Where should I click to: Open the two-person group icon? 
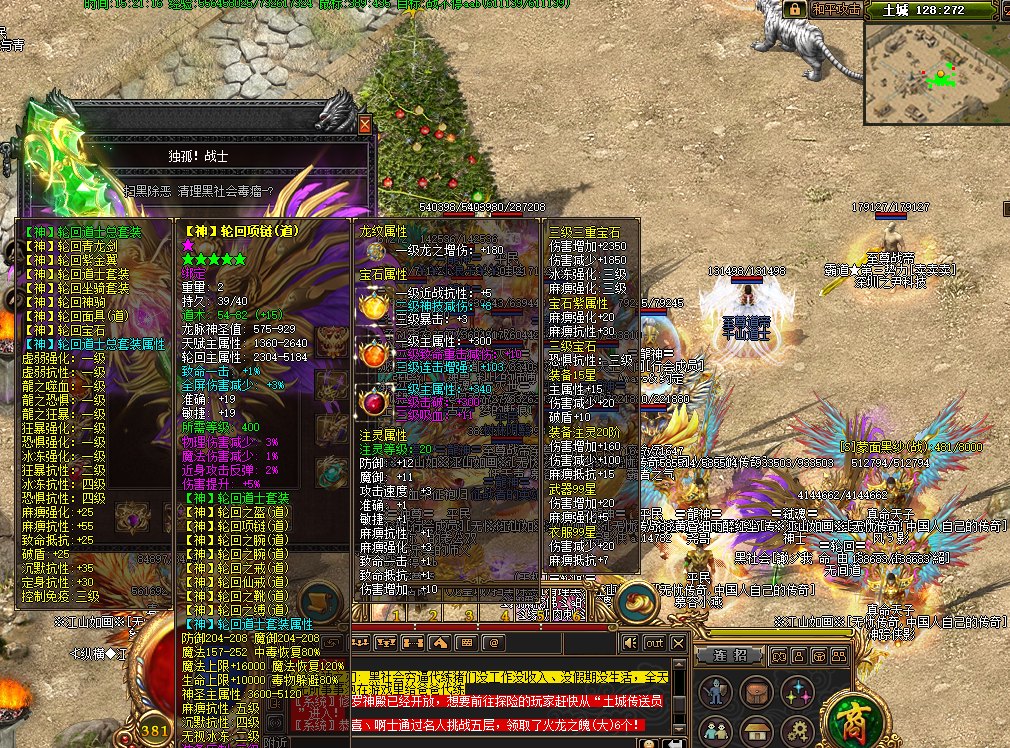[x=717, y=731]
